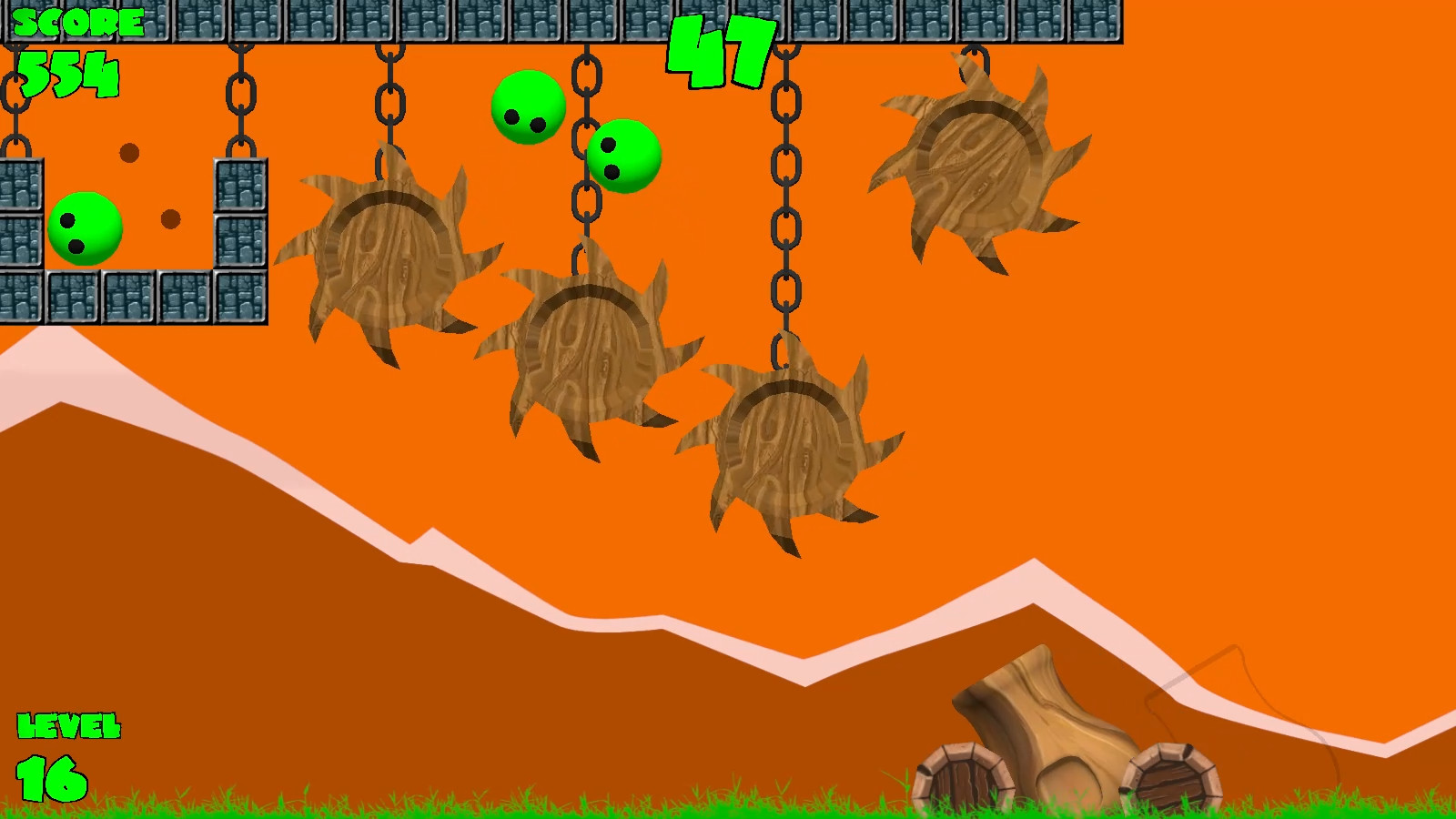The width and height of the screenshot is (1456, 819).
Task: Click the small brown dot in the enclosure
Action: 168,217
